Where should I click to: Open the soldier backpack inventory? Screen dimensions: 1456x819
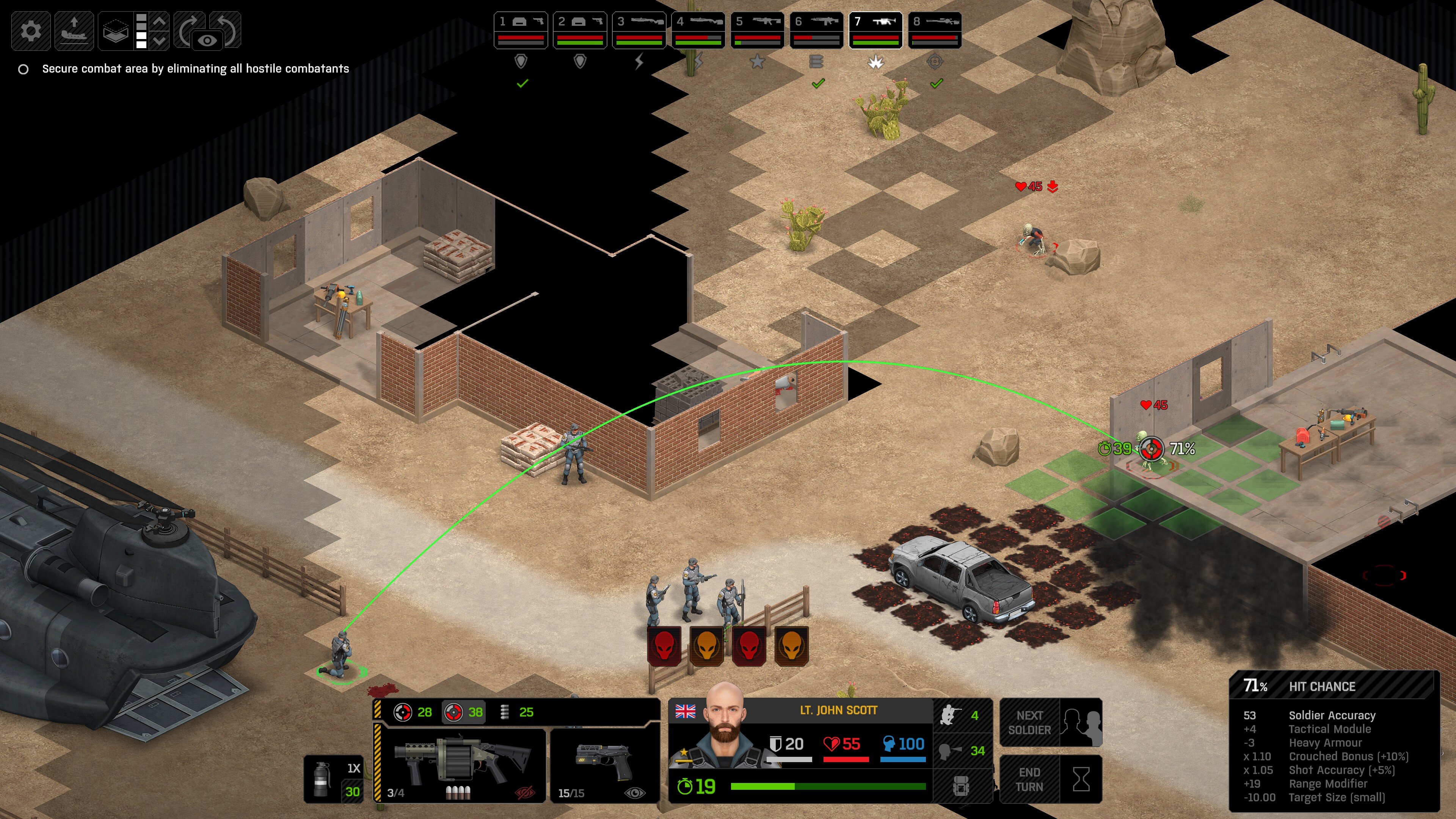click(x=962, y=786)
